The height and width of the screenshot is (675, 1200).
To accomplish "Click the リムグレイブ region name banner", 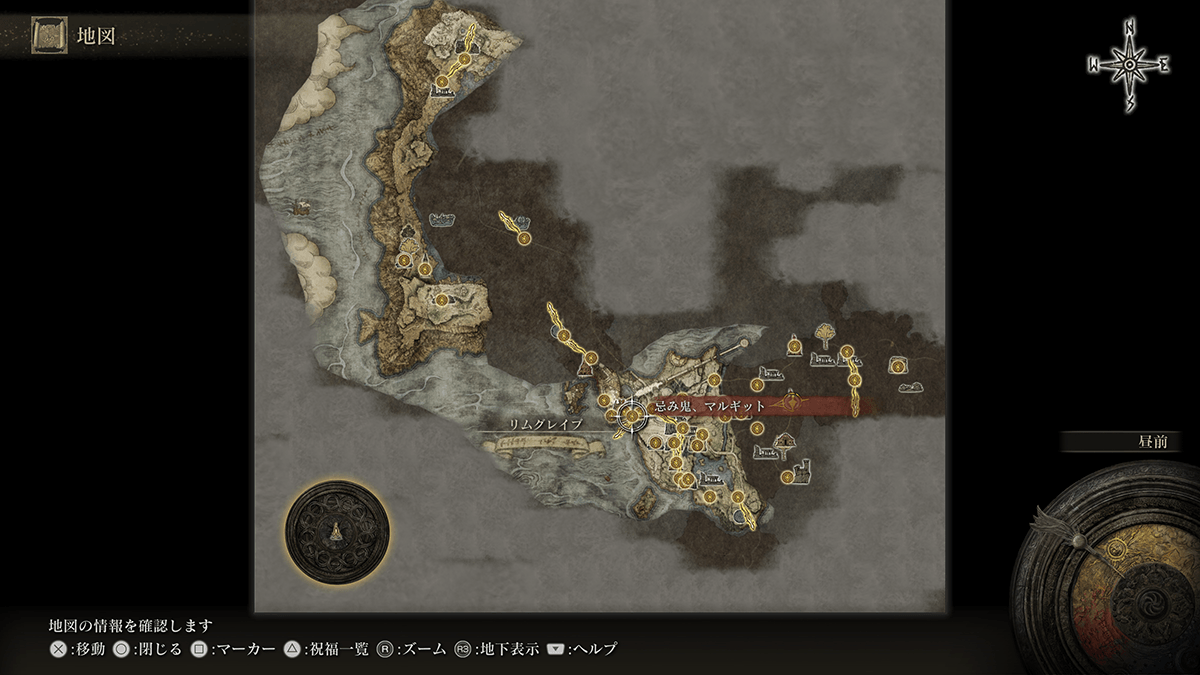I will click(x=546, y=425).
